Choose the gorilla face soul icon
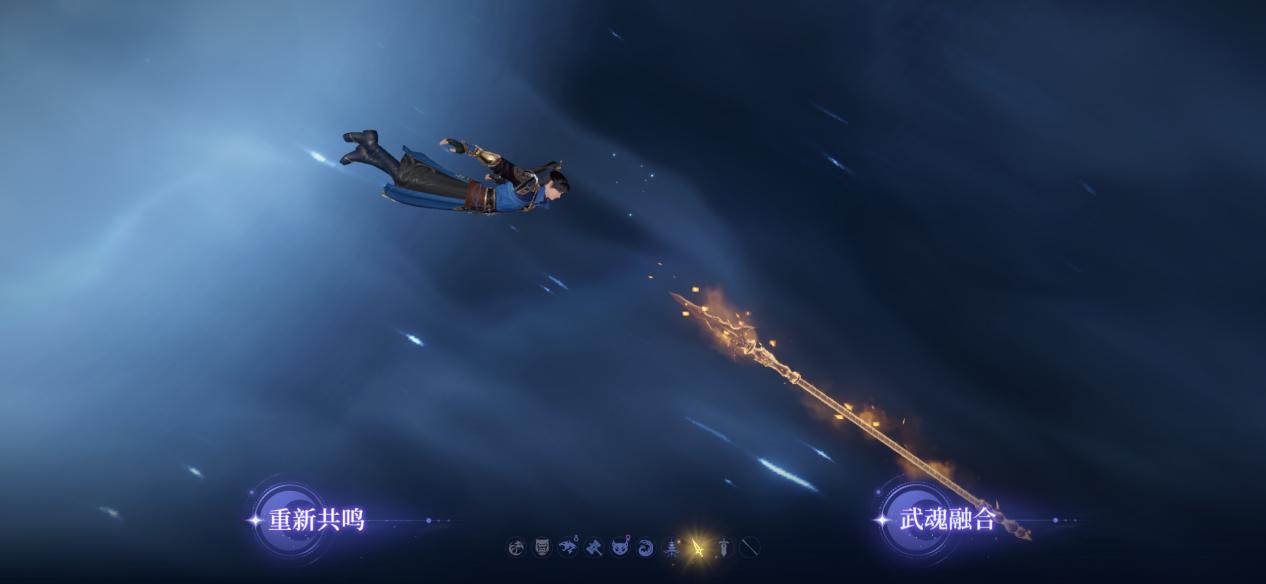The height and width of the screenshot is (584, 1266). pyautogui.click(x=542, y=547)
